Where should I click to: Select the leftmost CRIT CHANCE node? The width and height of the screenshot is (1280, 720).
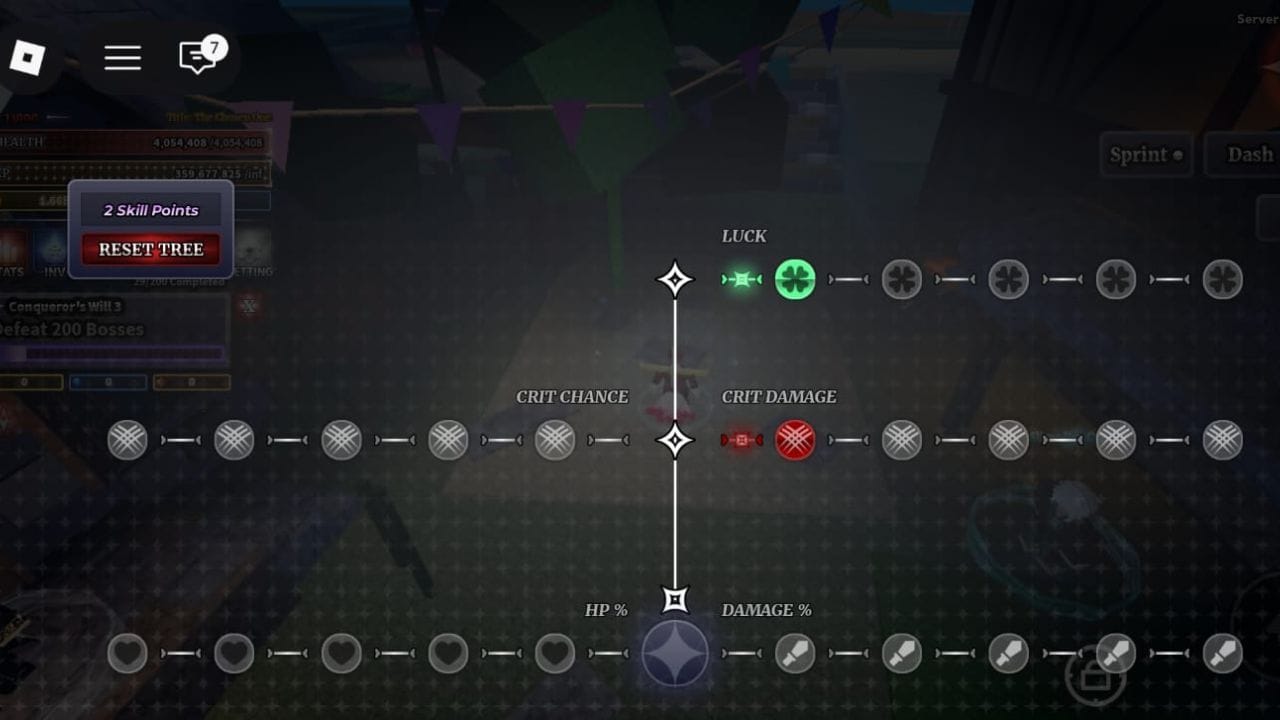click(126, 440)
